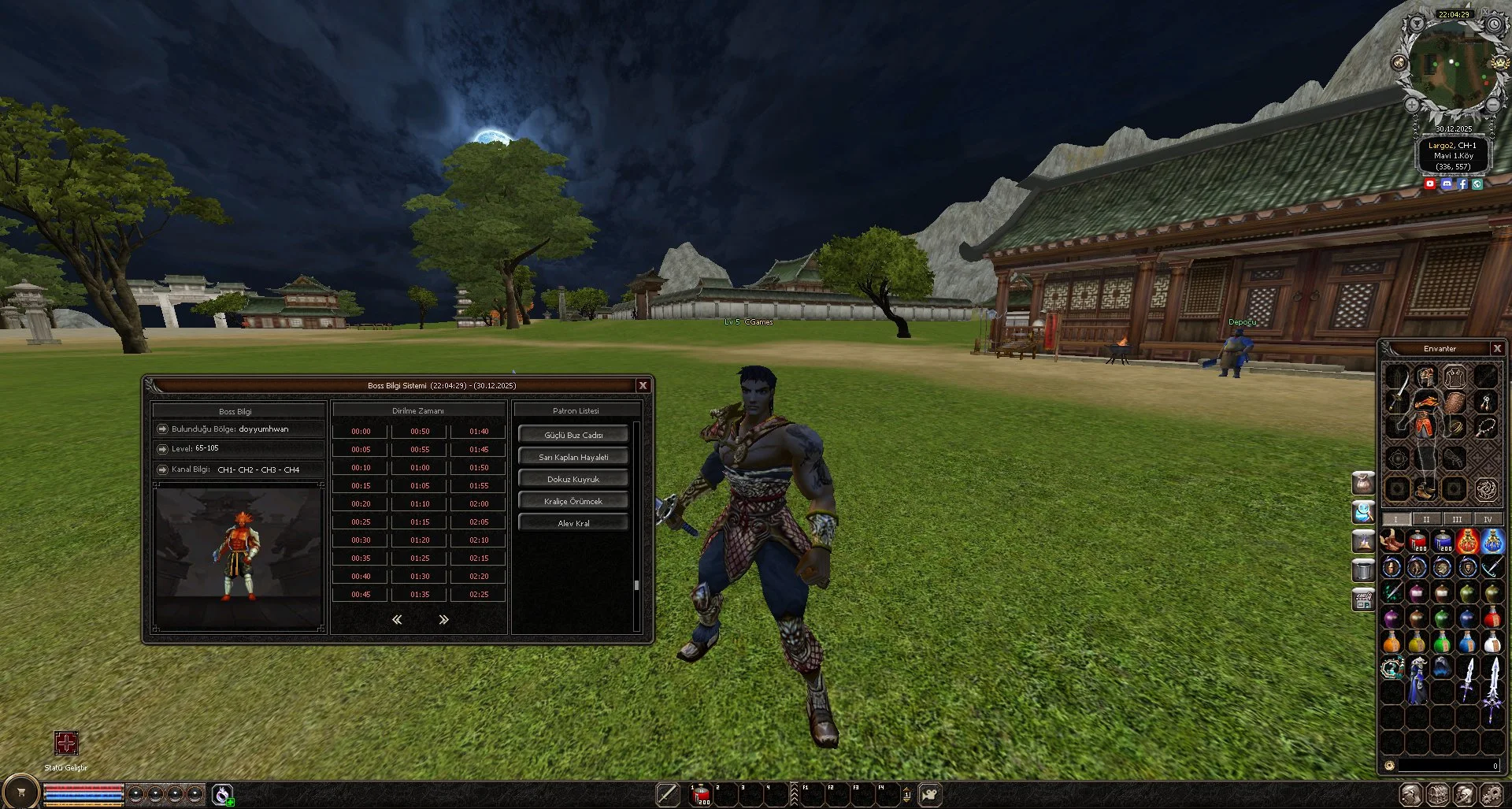Close the Envanter panel
Image resolution: width=1512 pixels, height=809 pixels.
1497,348
